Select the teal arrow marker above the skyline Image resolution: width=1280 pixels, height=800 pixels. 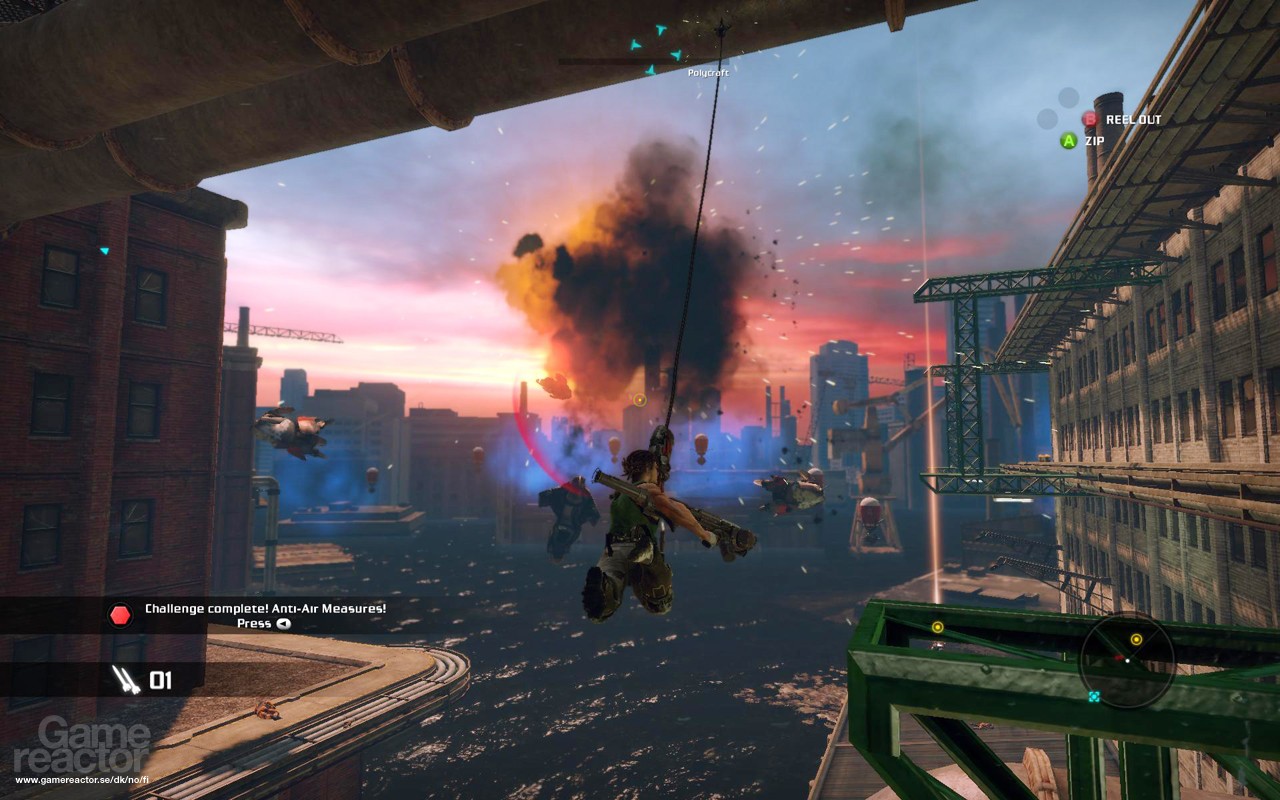(636, 45)
